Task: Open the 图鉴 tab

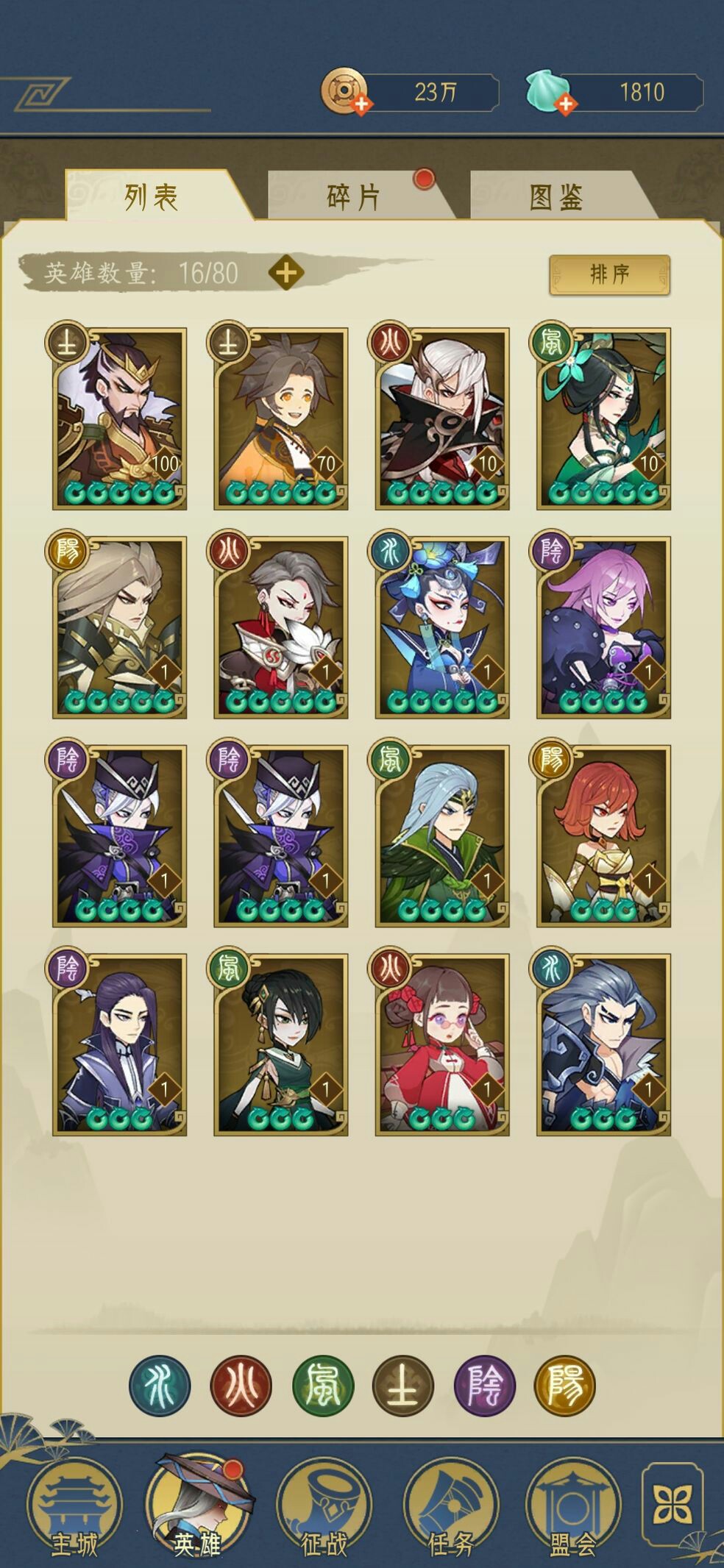Action: click(556, 196)
